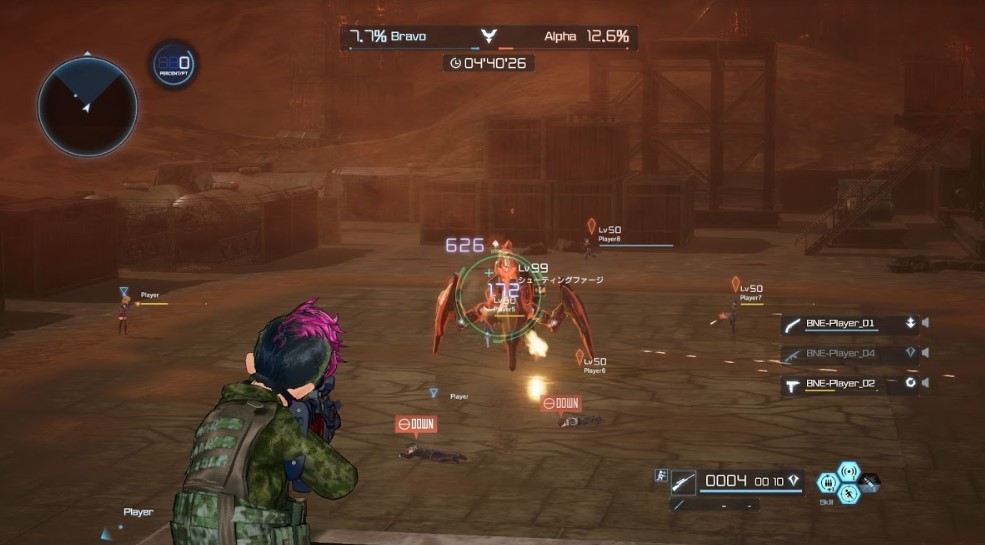The width and height of the screenshot is (985, 545).
Task: Click the sprinting figure status icon
Action: [661, 473]
